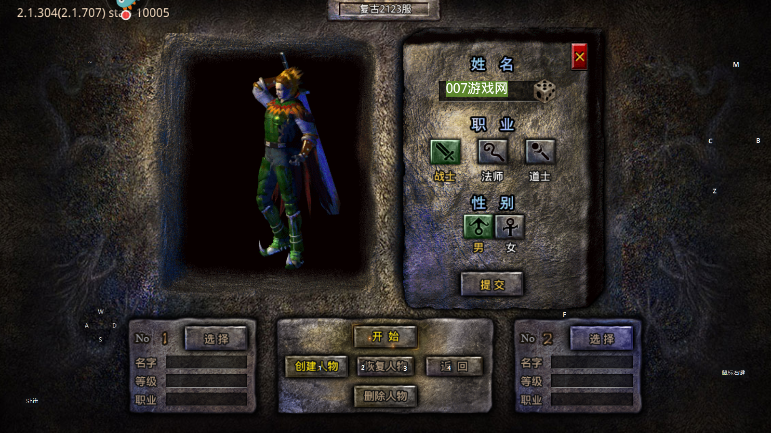This screenshot has width=771, height=433.
Task: Choose the Mage (法师) class icon
Action: (x=492, y=151)
